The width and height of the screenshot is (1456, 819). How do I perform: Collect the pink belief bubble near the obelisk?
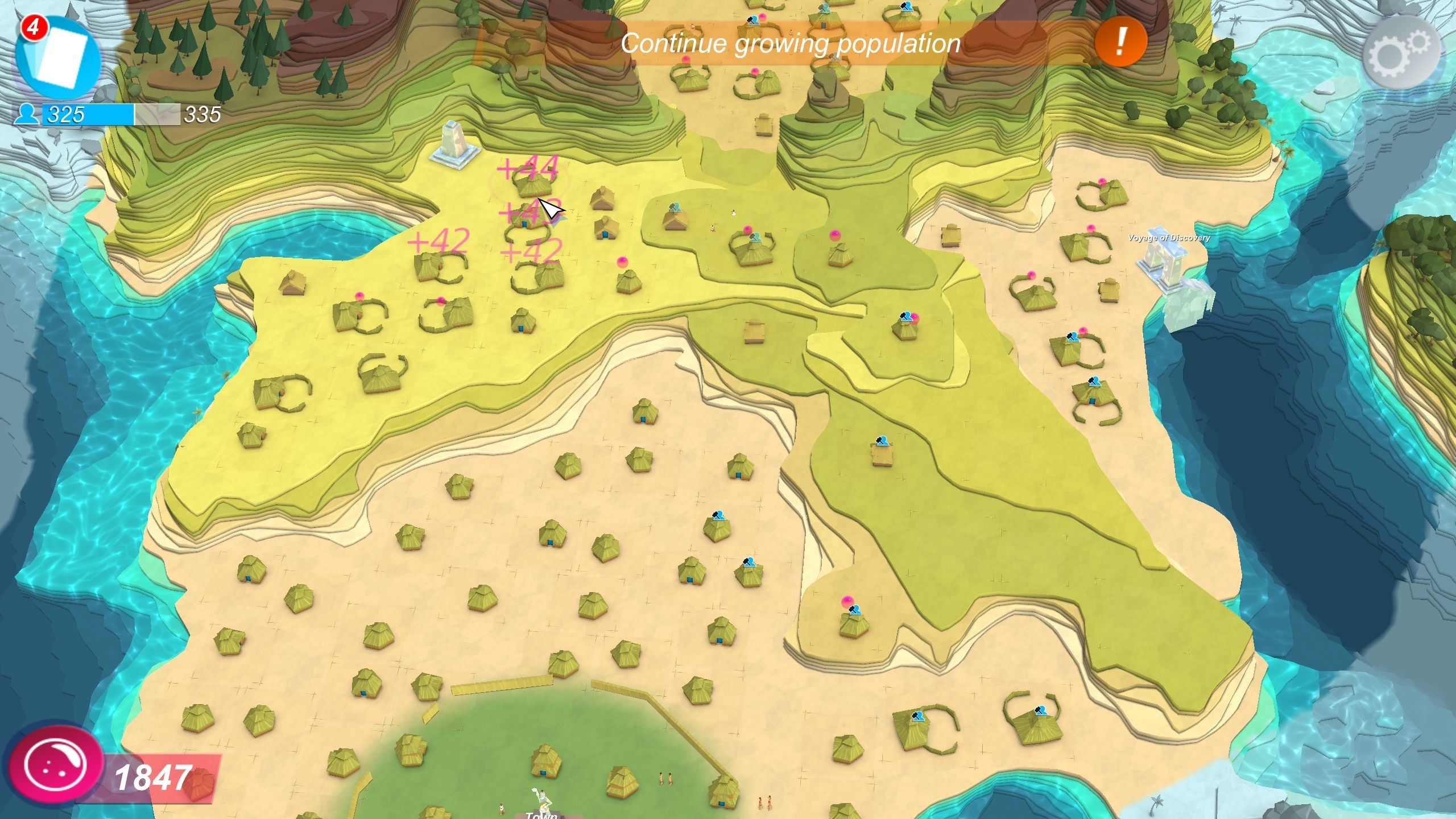point(623,263)
